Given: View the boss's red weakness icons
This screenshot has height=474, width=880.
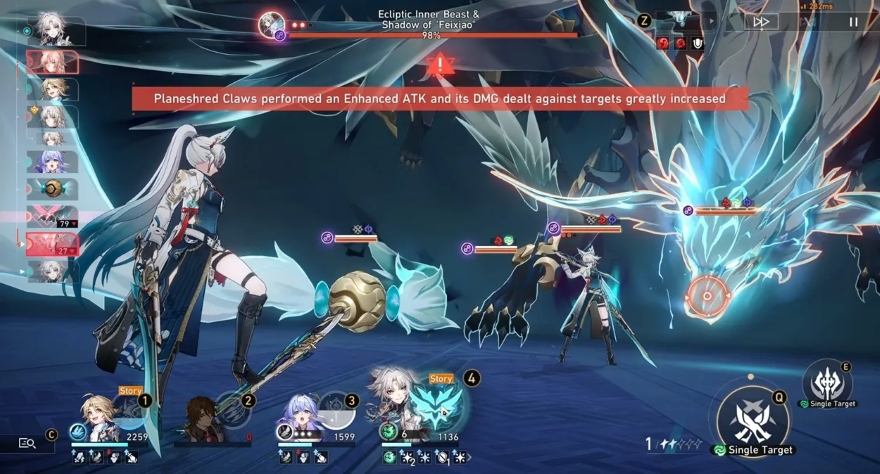Looking at the screenshot, I should pos(679,43).
